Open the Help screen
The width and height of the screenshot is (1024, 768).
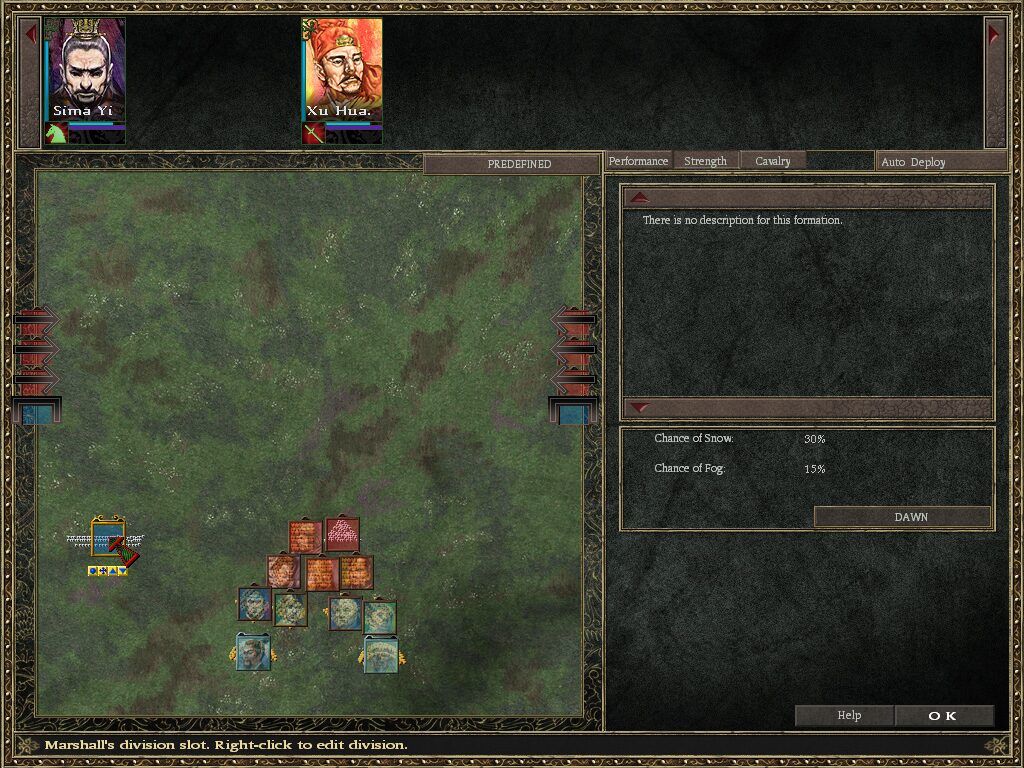click(x=848, y=715)
